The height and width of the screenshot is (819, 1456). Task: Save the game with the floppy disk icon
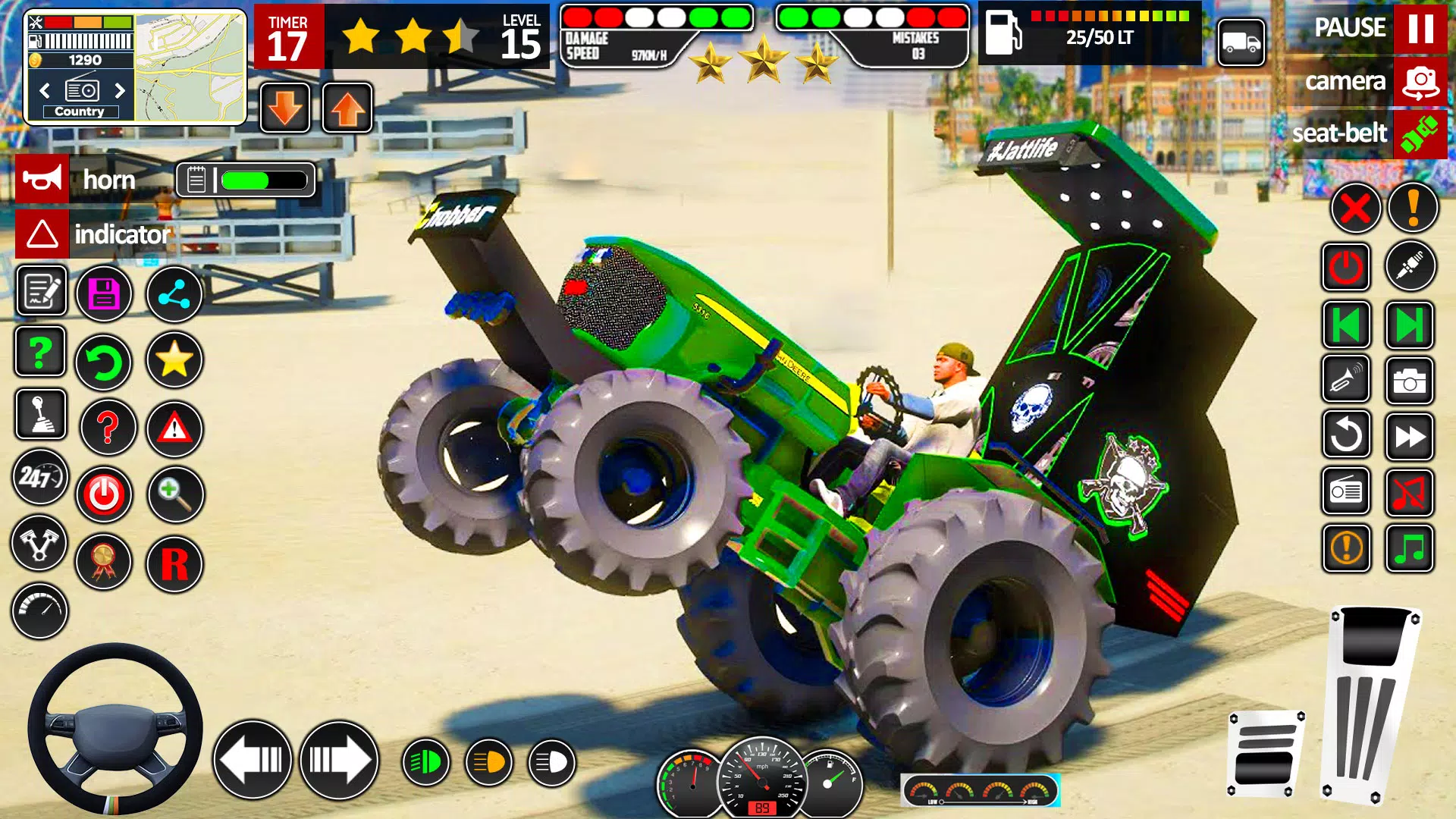coord(104,293)
